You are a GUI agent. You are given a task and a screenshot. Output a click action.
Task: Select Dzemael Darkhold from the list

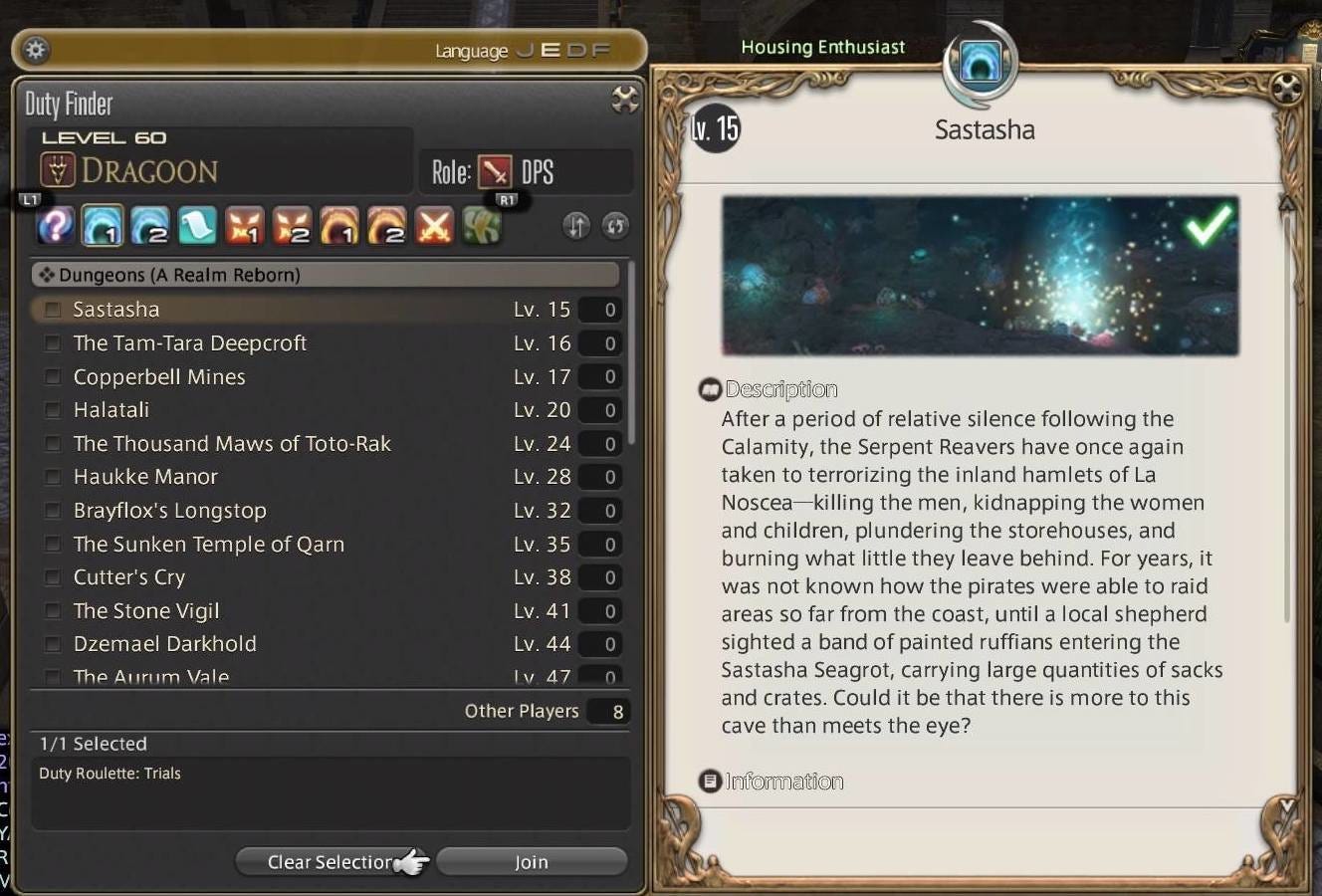tap(53, 644)
